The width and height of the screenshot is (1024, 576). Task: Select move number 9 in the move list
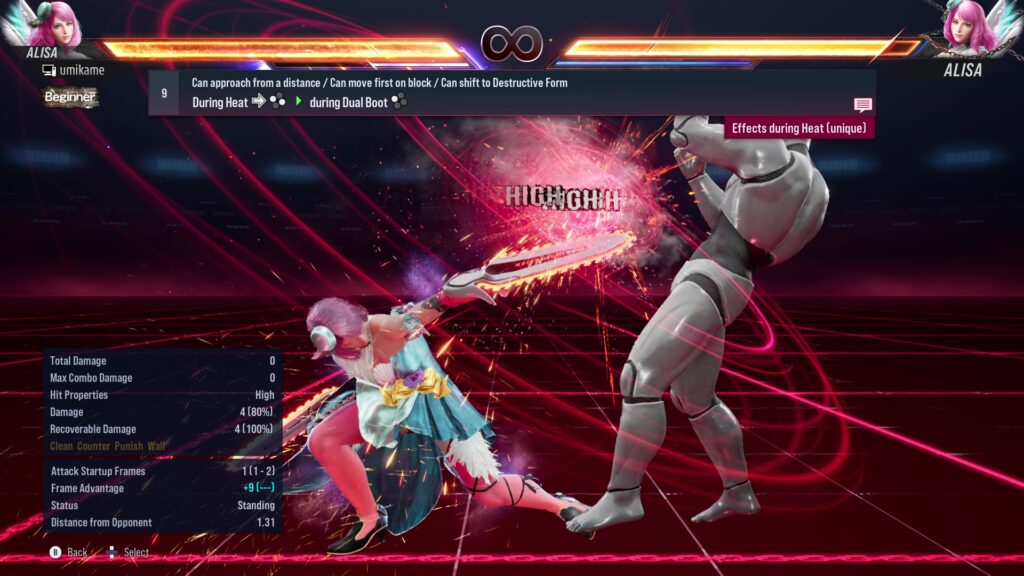coord(164,92)
